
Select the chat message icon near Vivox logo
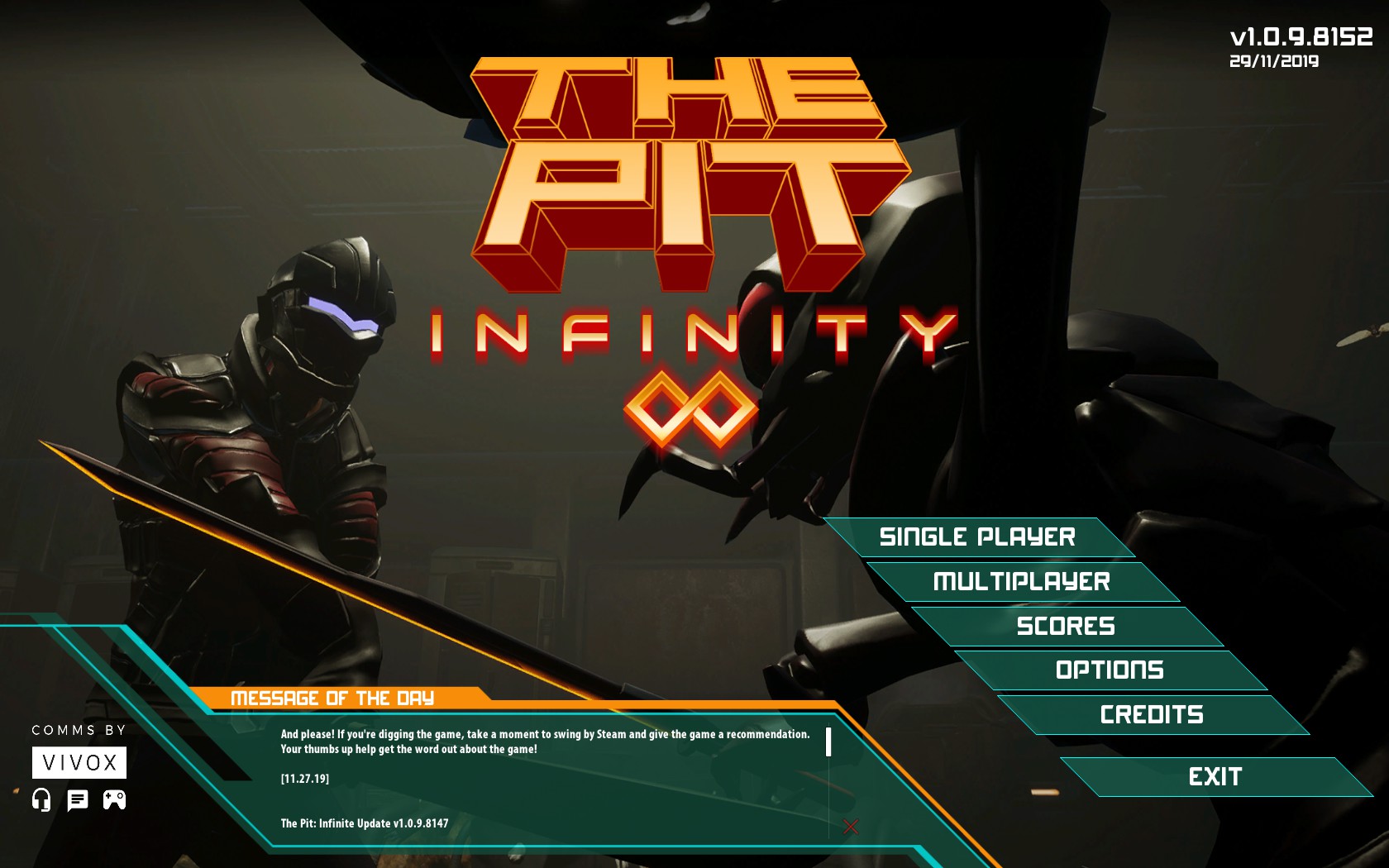point(77,799)
